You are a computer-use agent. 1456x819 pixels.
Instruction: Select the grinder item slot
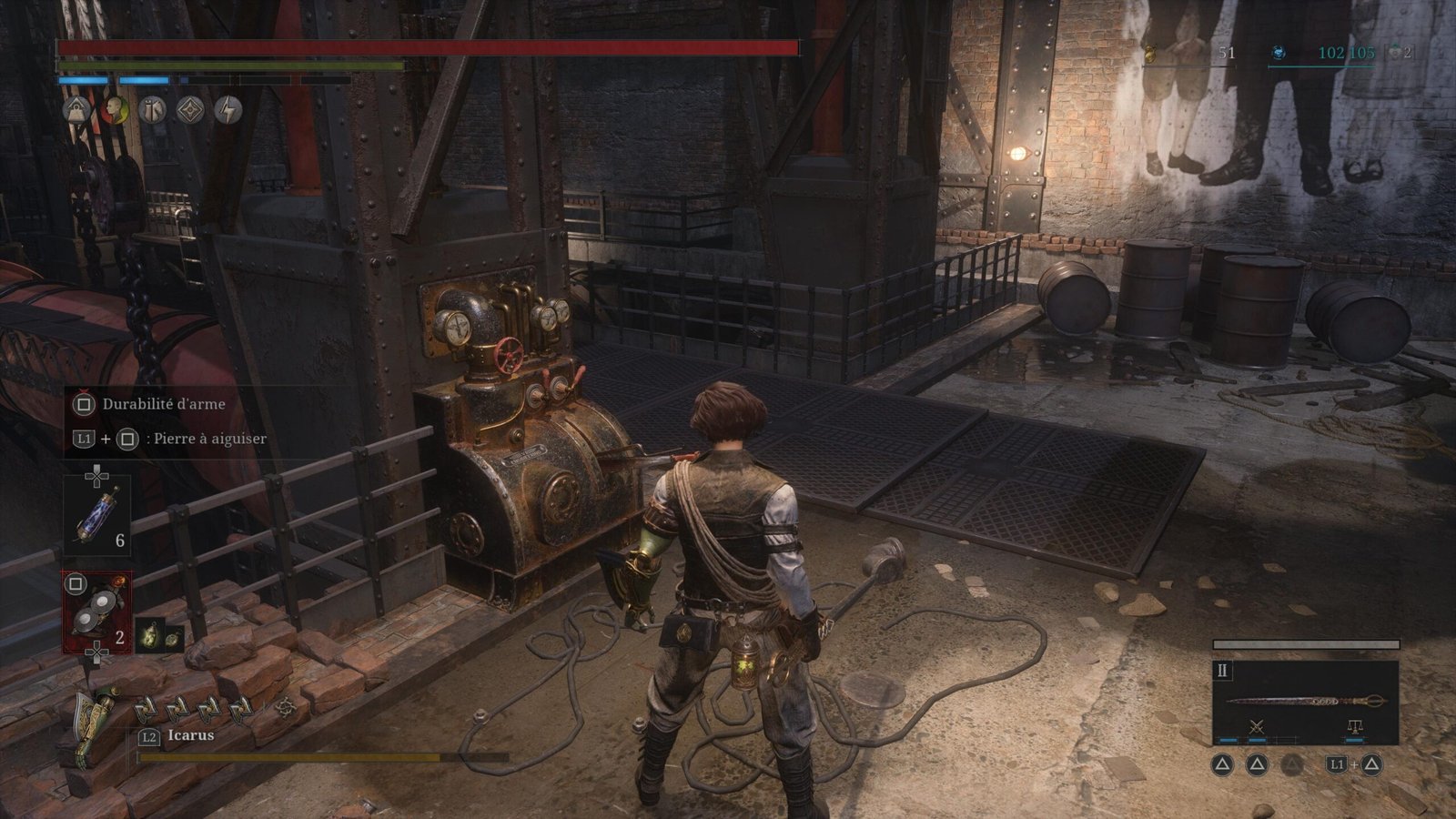(x=96, y=612)
